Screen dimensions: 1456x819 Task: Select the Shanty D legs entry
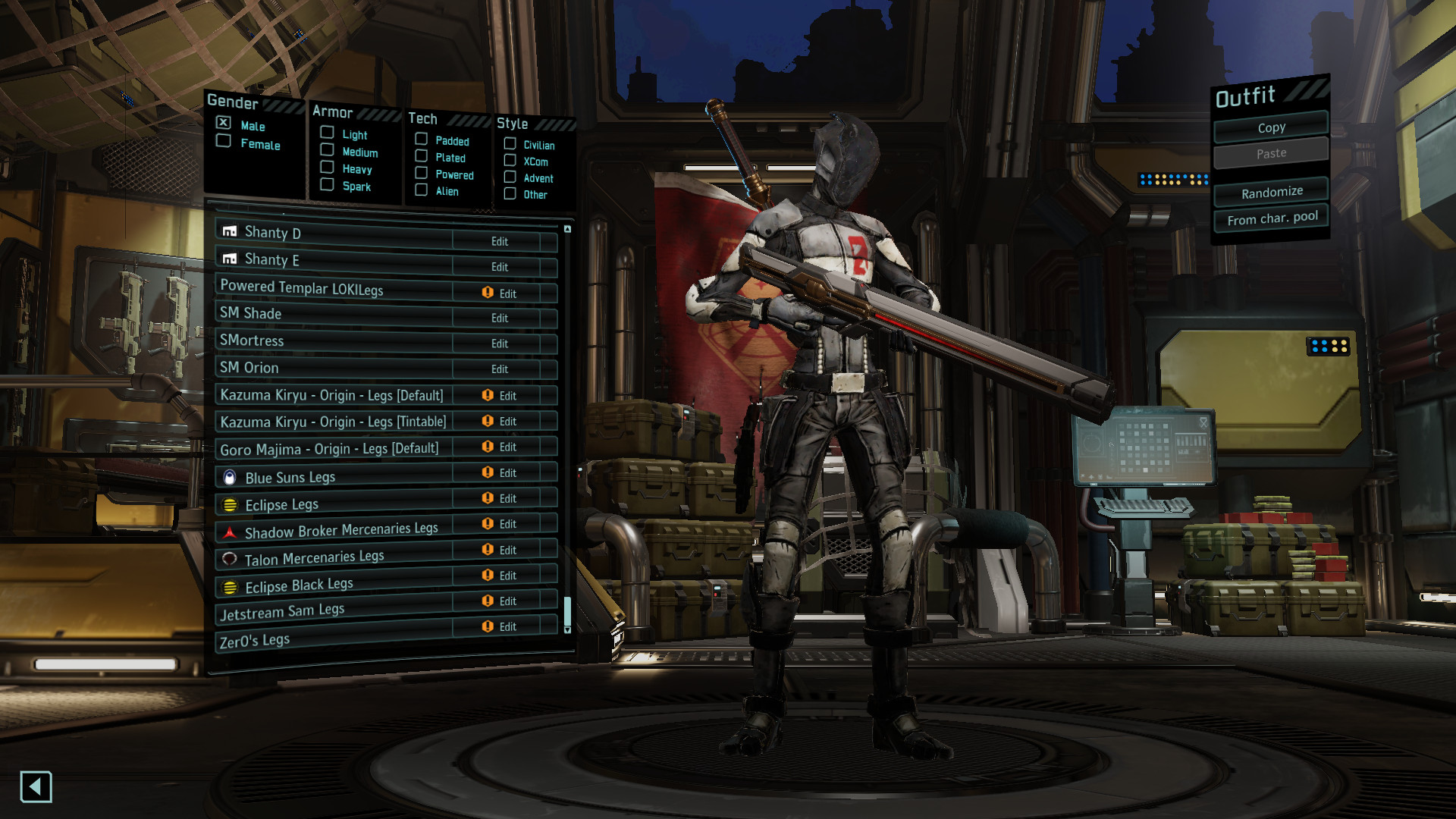(334, 235)
